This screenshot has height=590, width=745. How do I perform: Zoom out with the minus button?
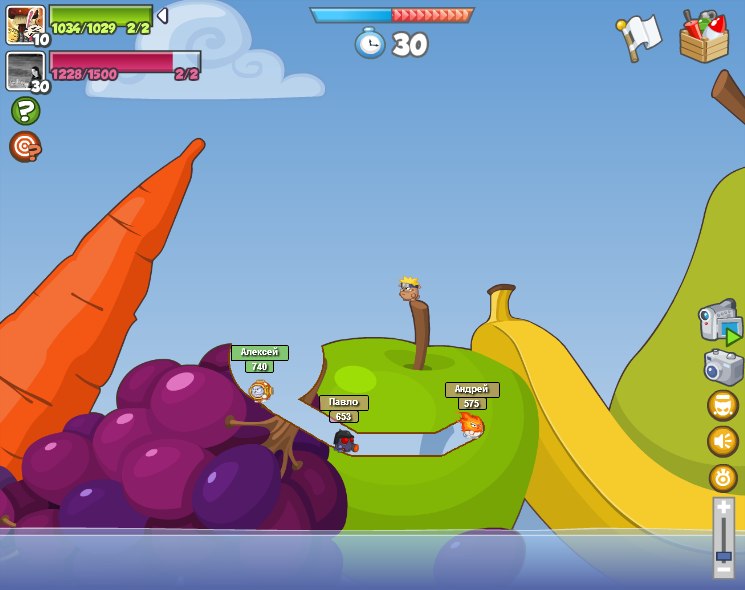point(723,570)
